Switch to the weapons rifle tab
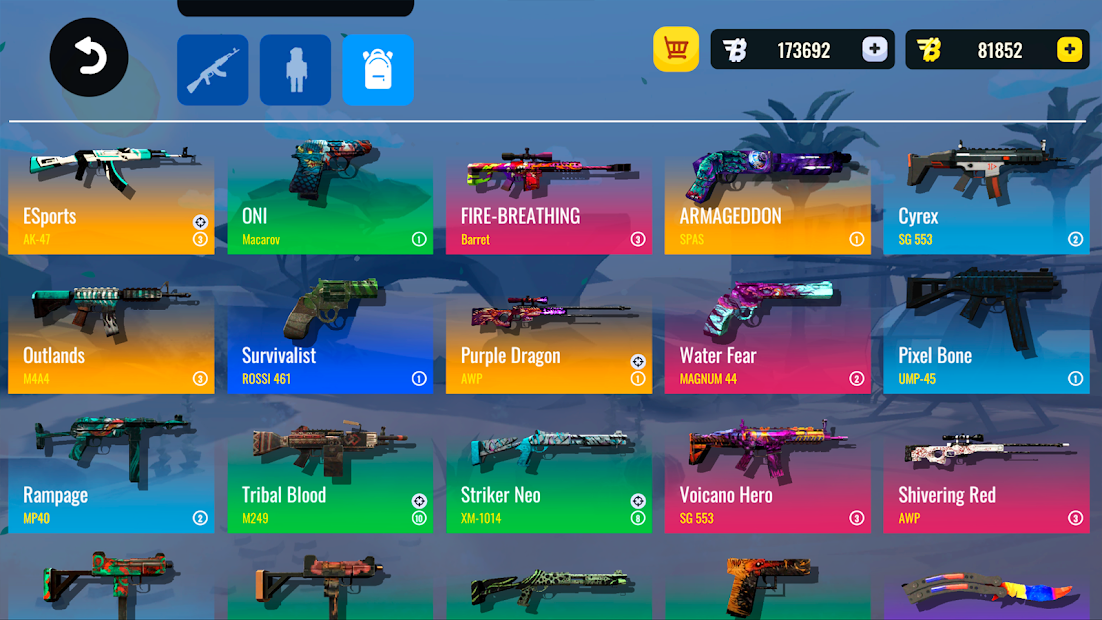1102x620 pixels. click(213, 70)
